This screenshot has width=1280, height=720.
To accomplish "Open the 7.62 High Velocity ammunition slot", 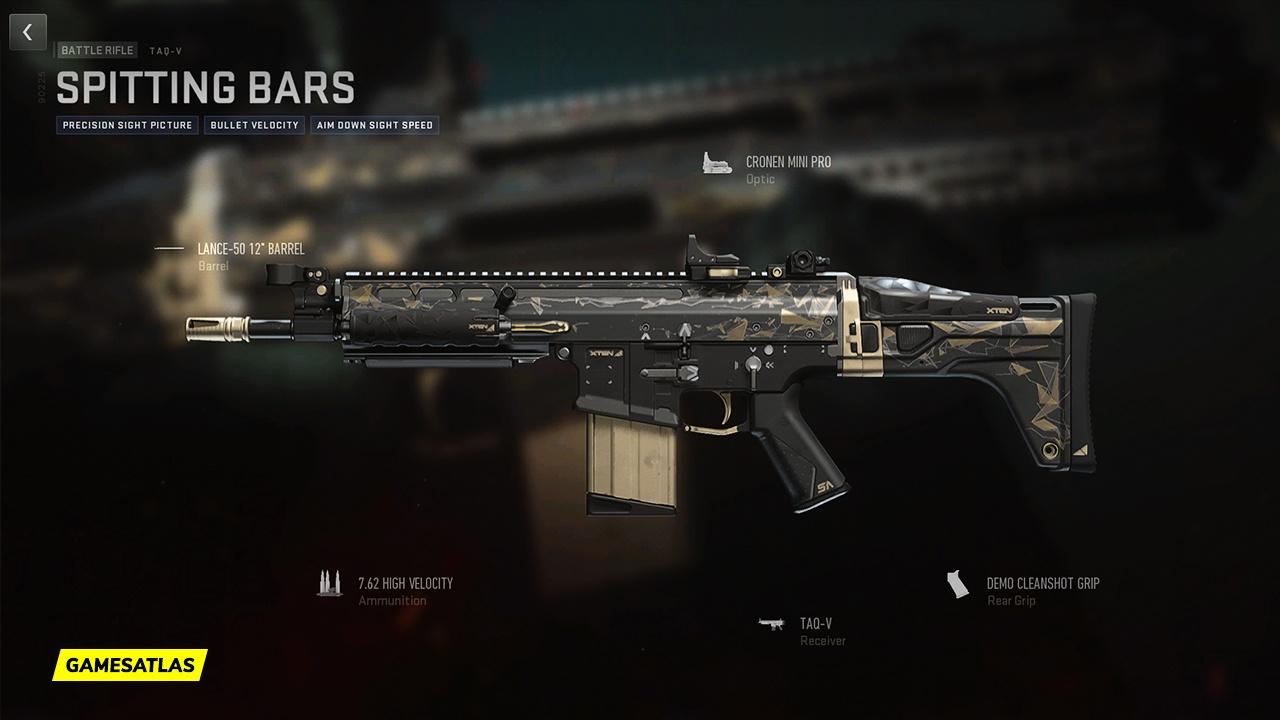I will [405, 583].
